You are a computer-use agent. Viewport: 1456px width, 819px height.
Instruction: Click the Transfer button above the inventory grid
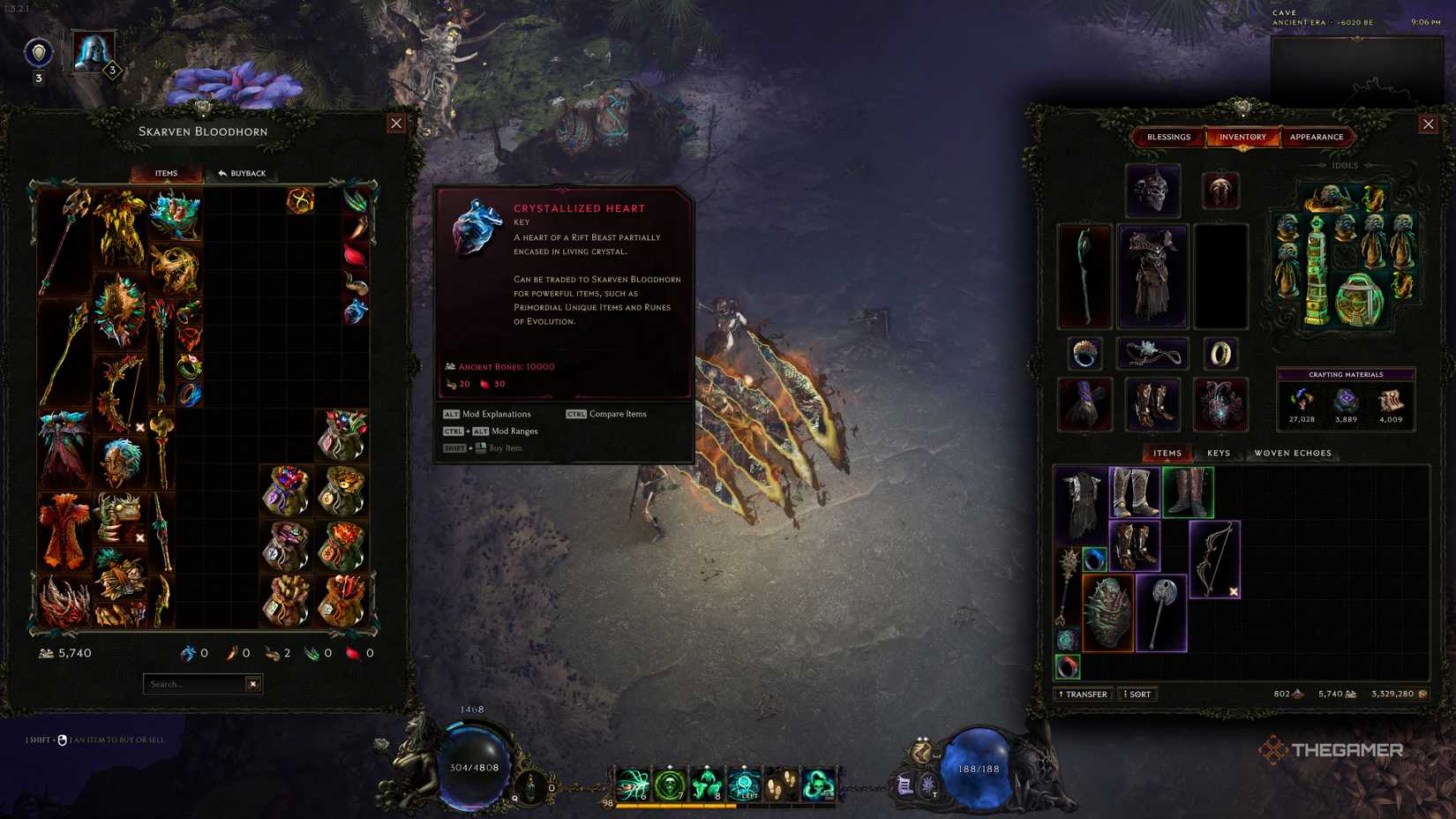pos(1082,694)
